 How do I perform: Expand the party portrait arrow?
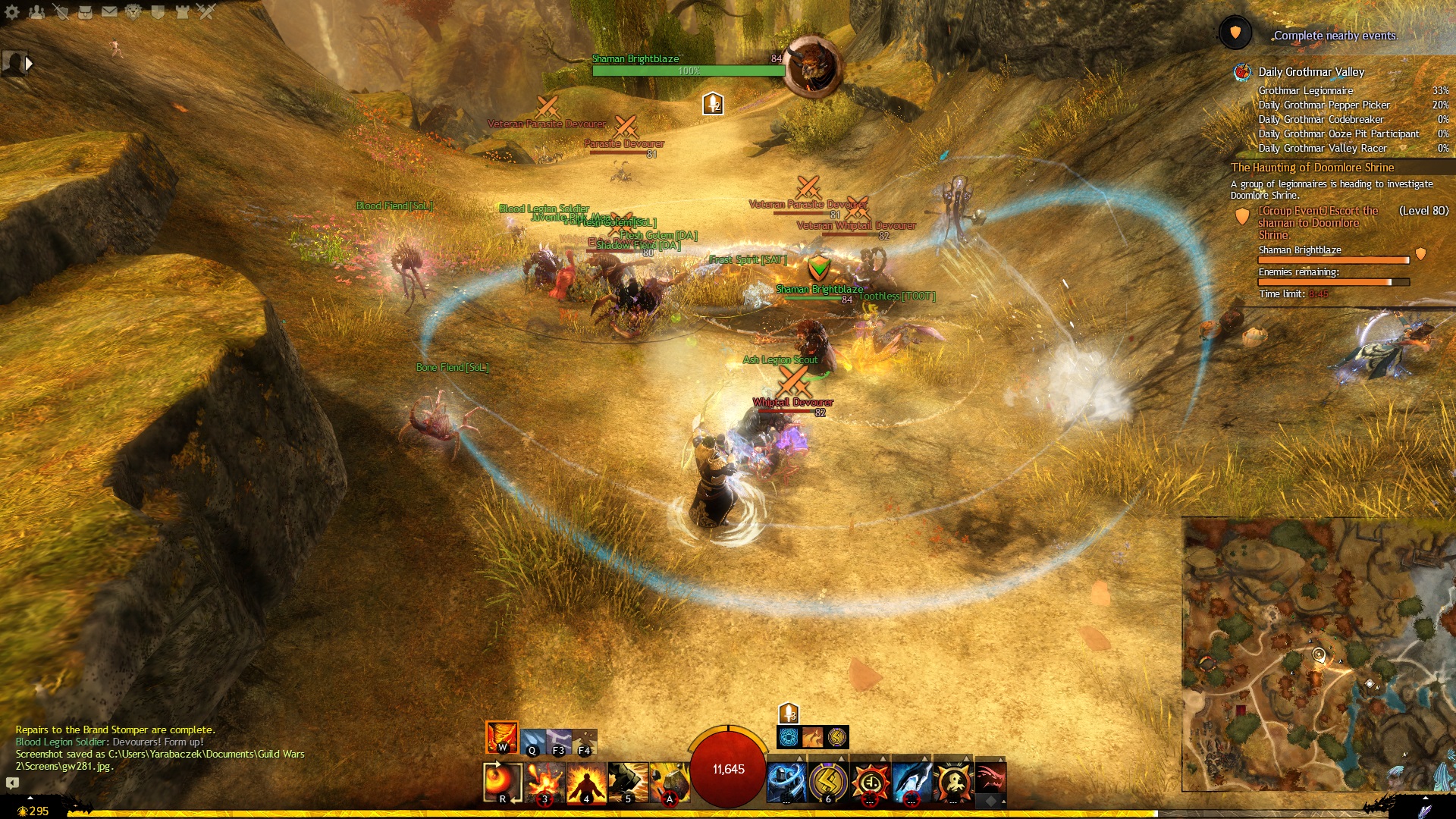(x=29, y=64)
